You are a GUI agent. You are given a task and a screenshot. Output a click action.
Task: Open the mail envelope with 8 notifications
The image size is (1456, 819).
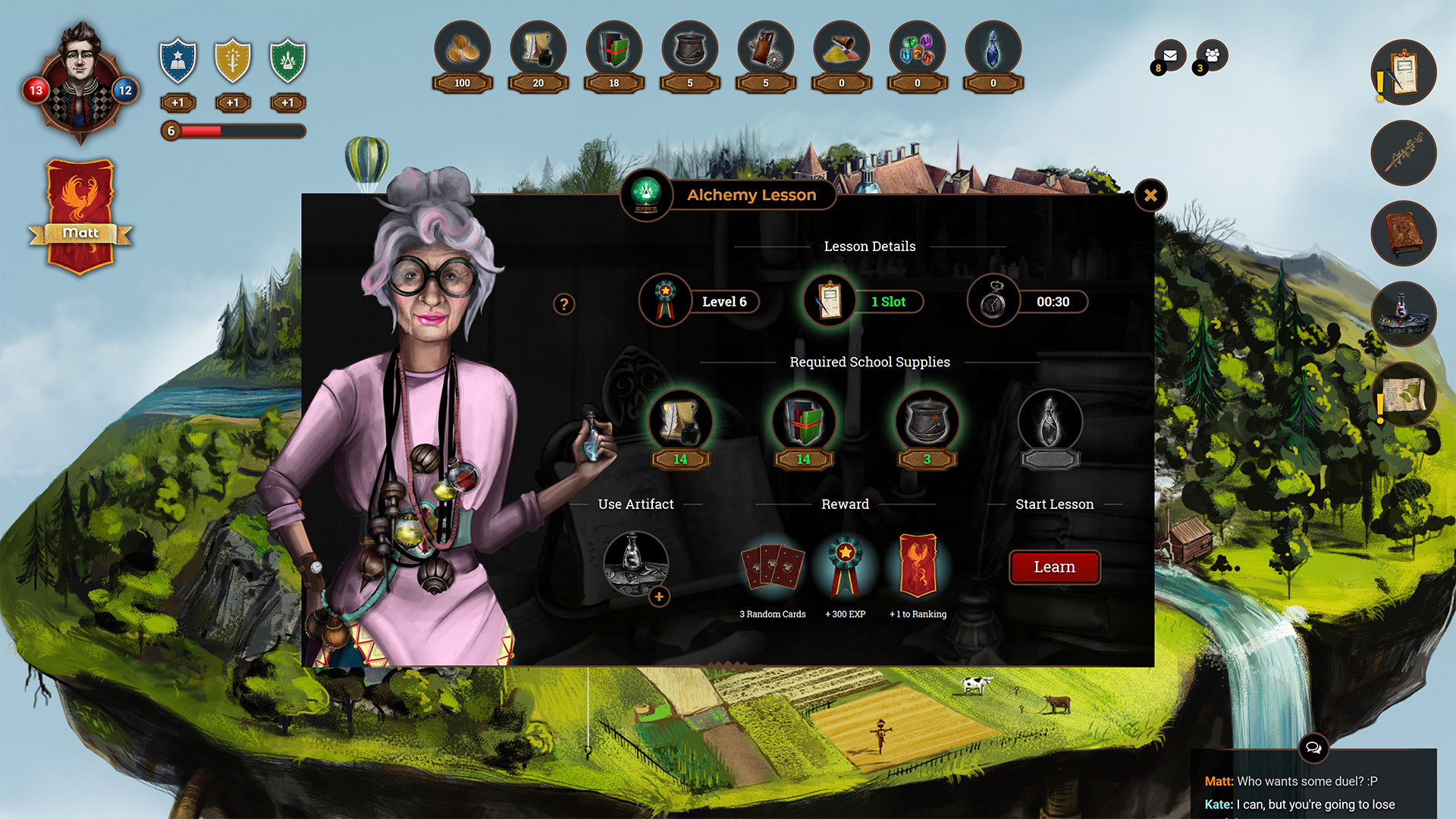pos(1169,55)
